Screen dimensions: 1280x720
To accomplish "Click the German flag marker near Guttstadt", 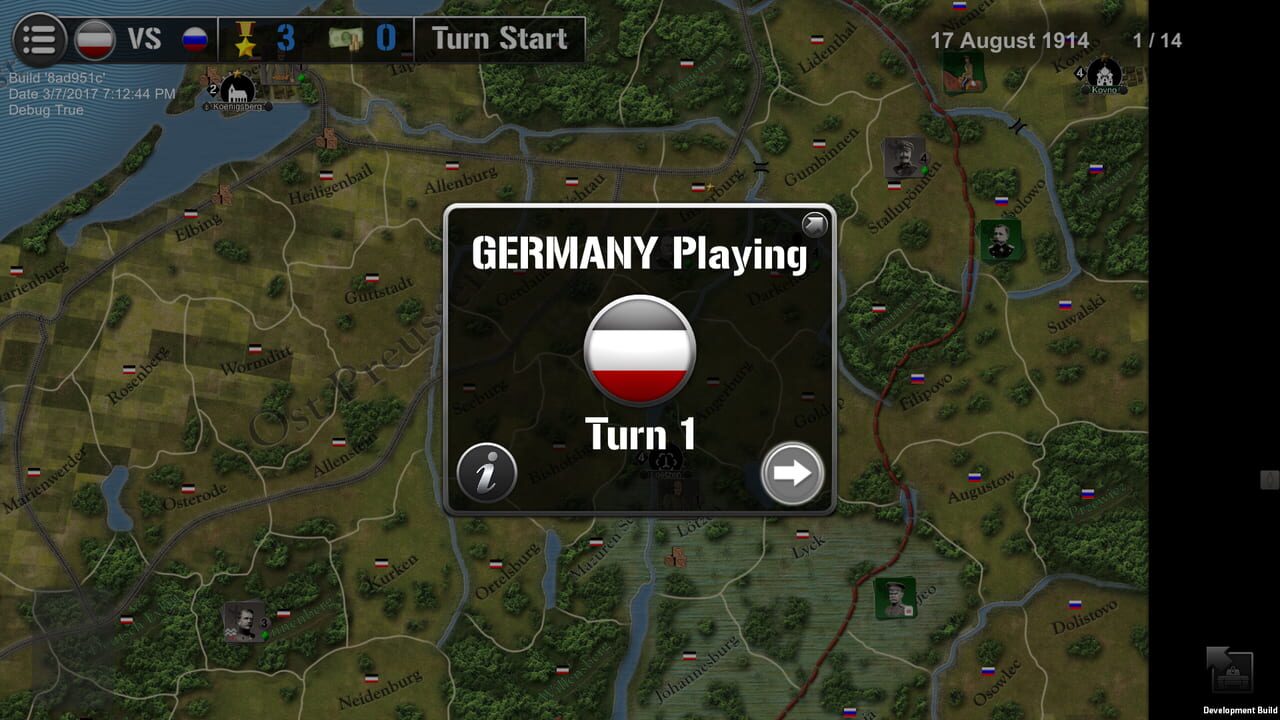I will click(372, 278).
